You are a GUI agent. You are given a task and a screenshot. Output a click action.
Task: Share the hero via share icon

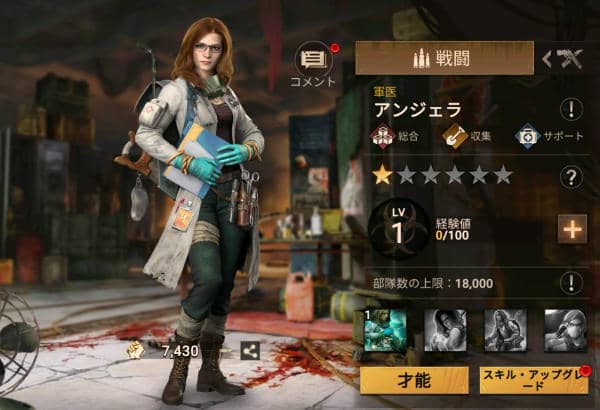(249, 350)
